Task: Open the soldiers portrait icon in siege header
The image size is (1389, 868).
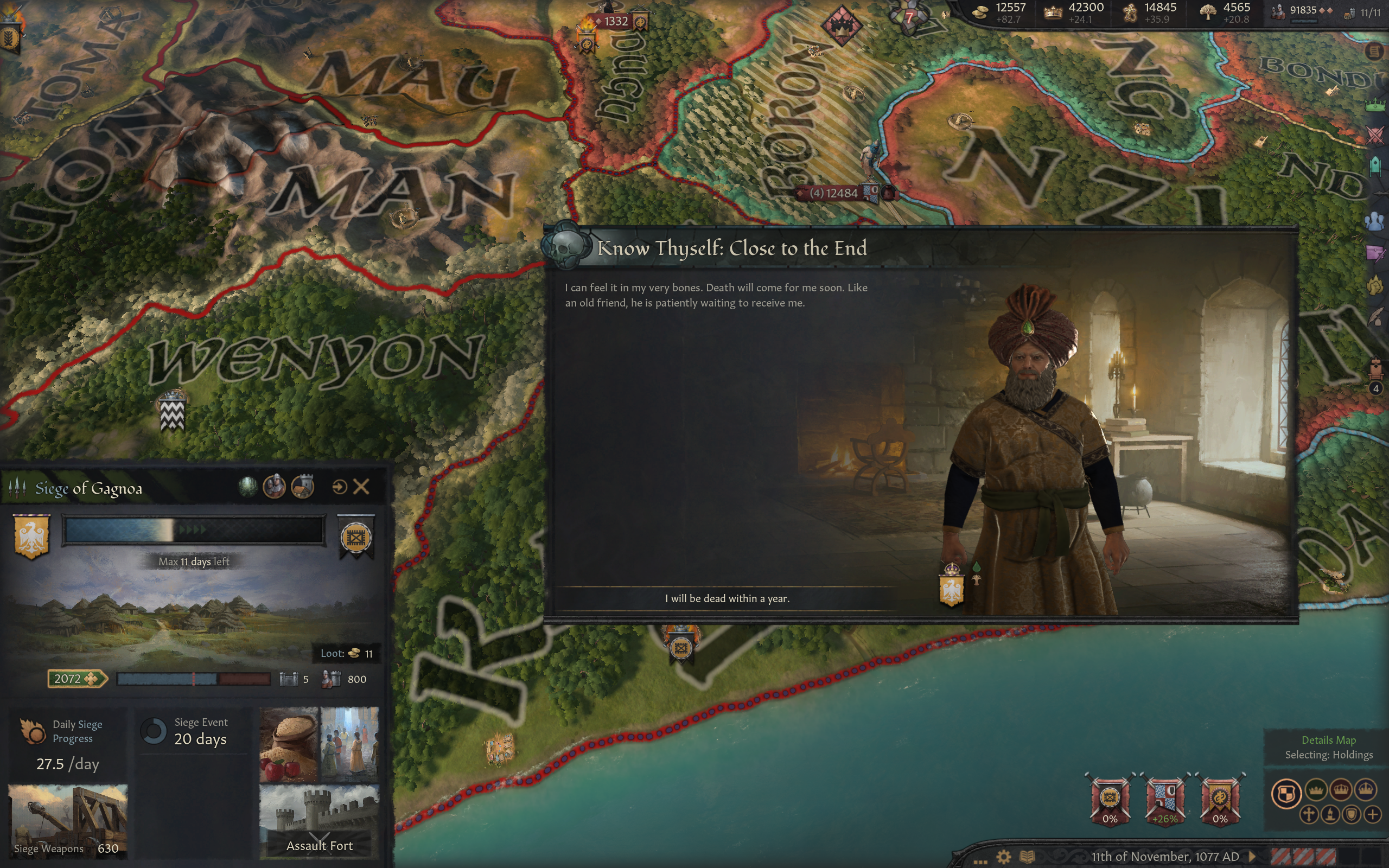Action: click(275, 487)
